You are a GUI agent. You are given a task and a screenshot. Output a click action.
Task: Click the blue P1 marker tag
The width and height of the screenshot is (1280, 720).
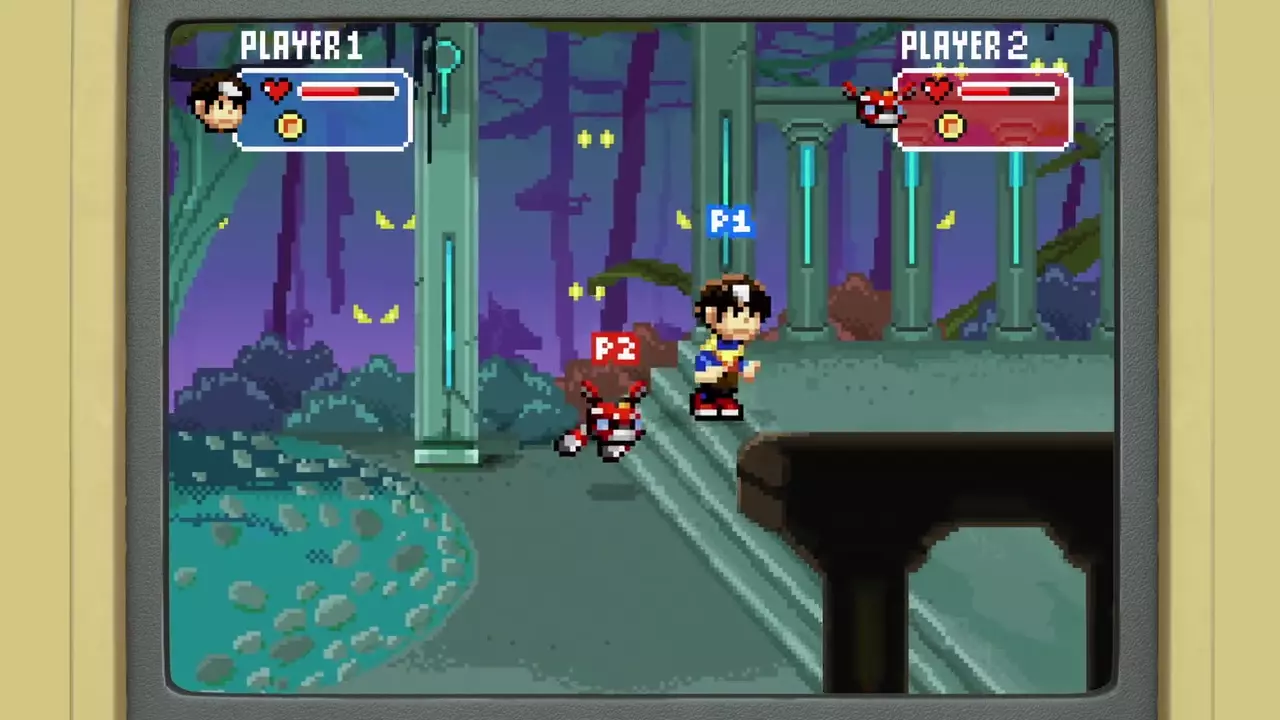click(729, 222)
